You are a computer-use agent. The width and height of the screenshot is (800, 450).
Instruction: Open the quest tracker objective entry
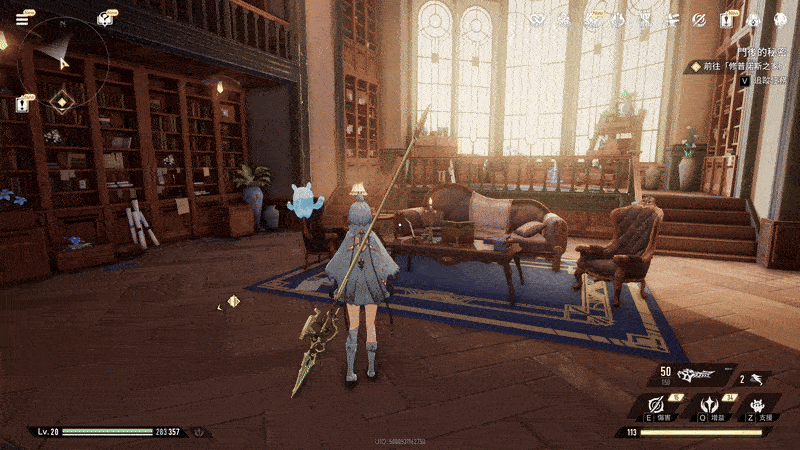pos(738,66)
